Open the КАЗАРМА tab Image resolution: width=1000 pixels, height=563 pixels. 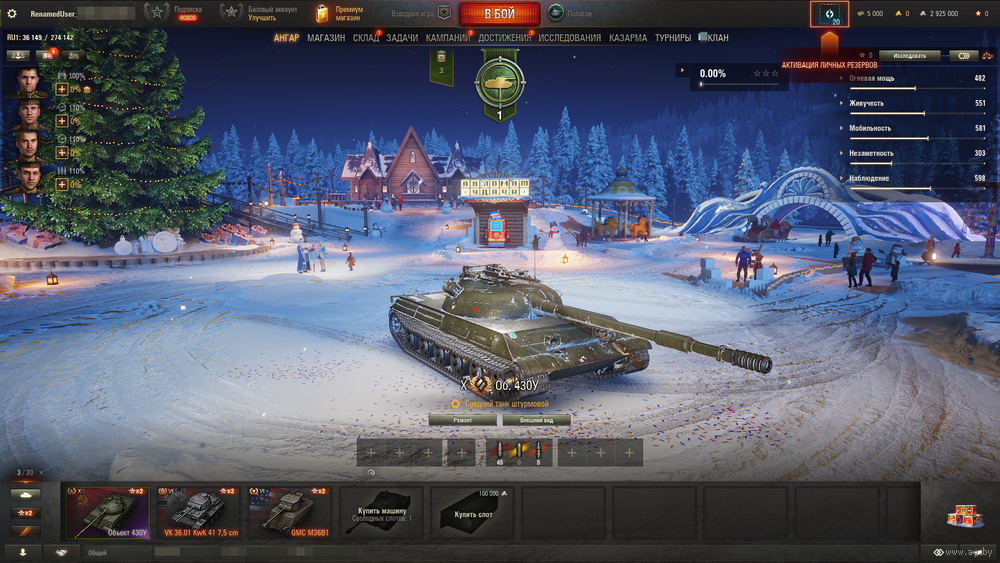tap(628, 38)
